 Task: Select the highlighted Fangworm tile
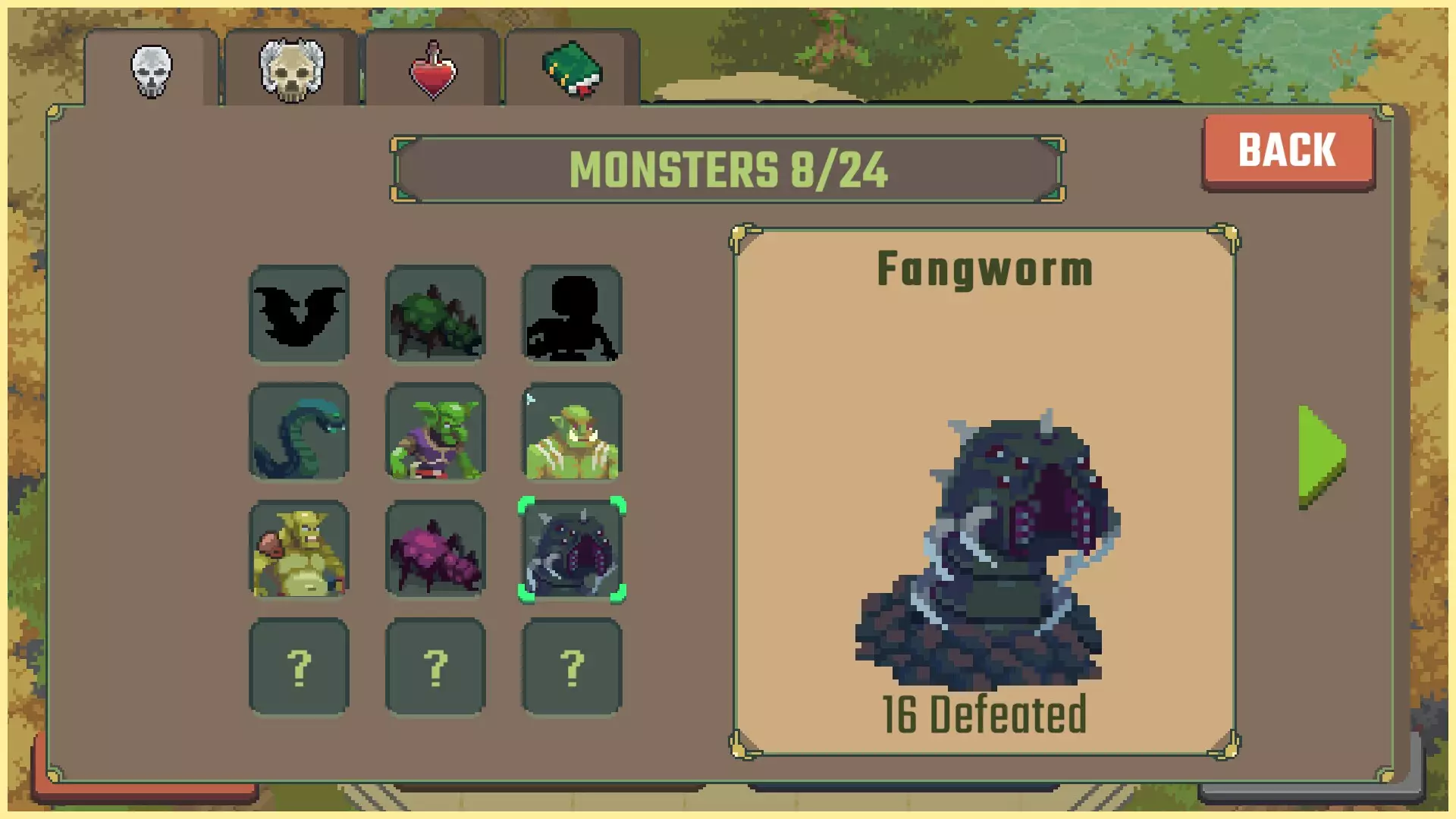(572, 549)
